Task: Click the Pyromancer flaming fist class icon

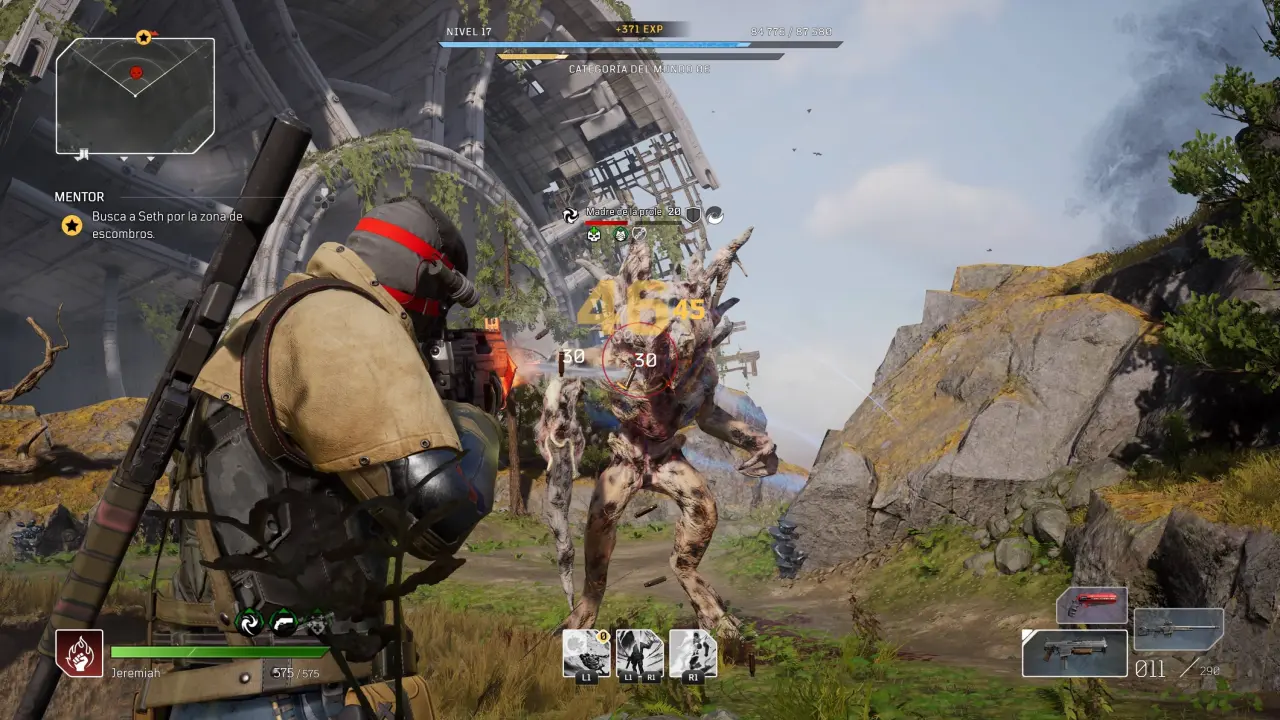Action: (79, 654)
